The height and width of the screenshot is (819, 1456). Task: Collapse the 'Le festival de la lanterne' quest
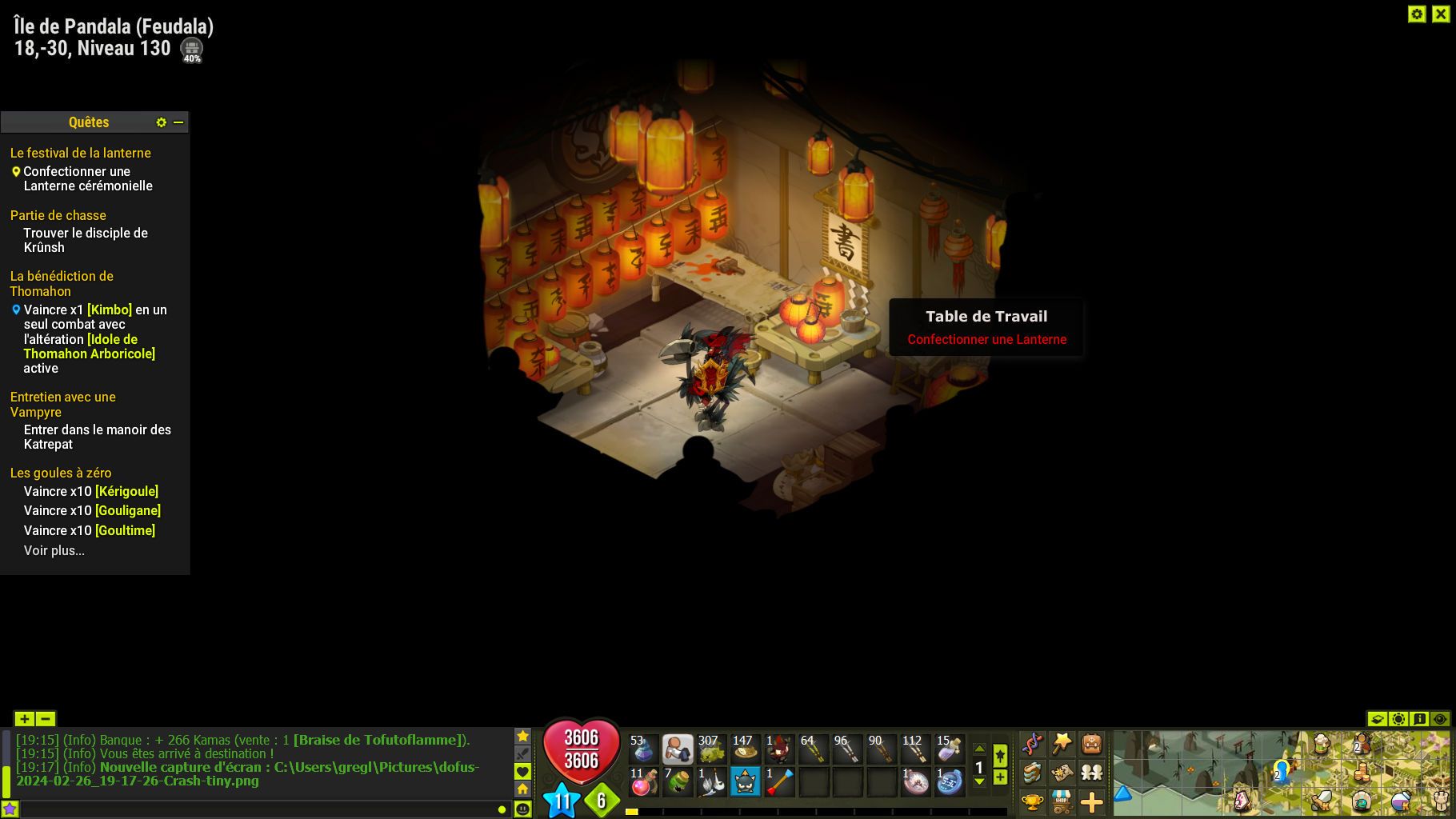[80, 152]
